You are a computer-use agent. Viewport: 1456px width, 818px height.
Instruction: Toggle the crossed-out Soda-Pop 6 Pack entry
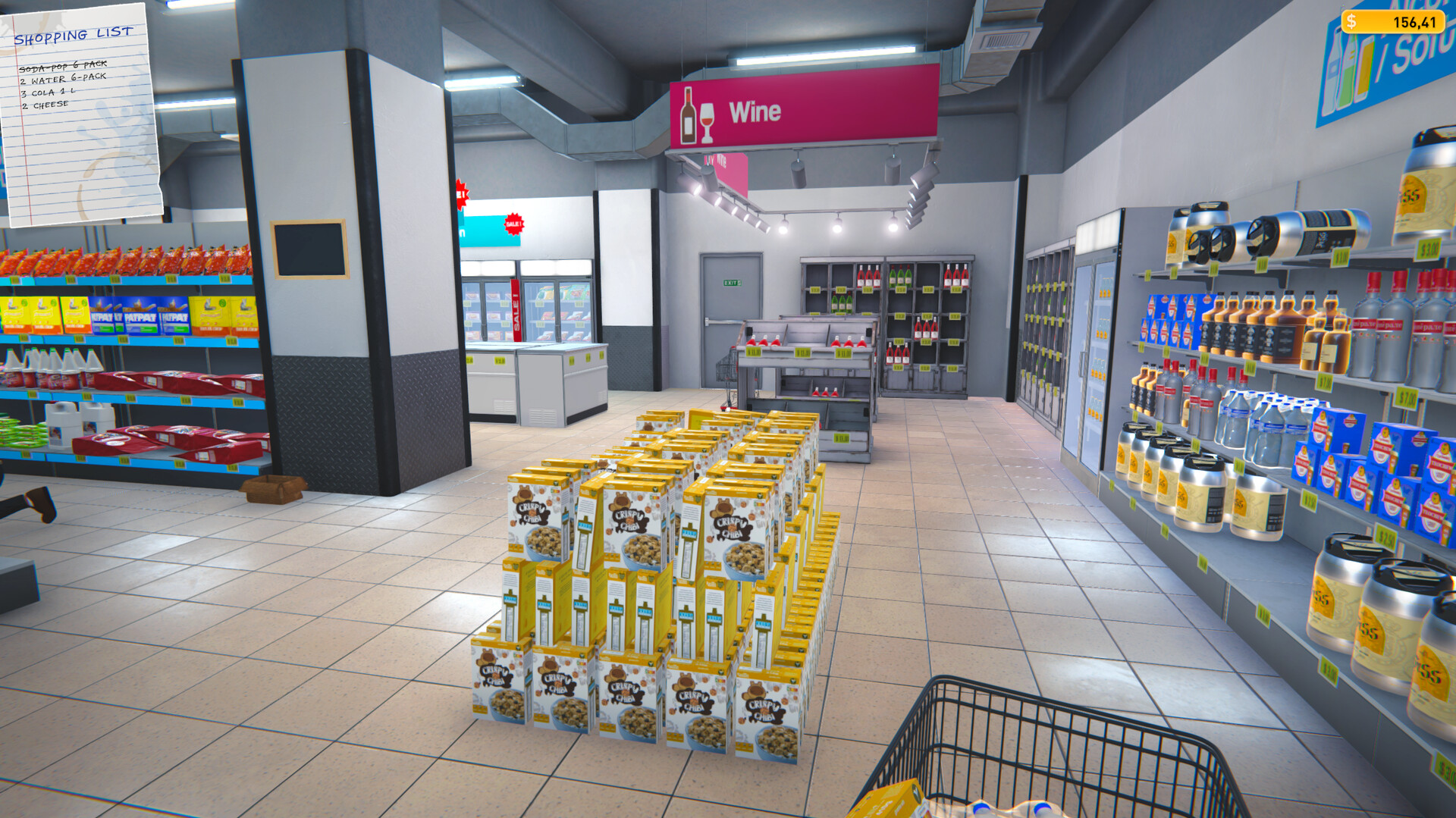pos(61,65)
